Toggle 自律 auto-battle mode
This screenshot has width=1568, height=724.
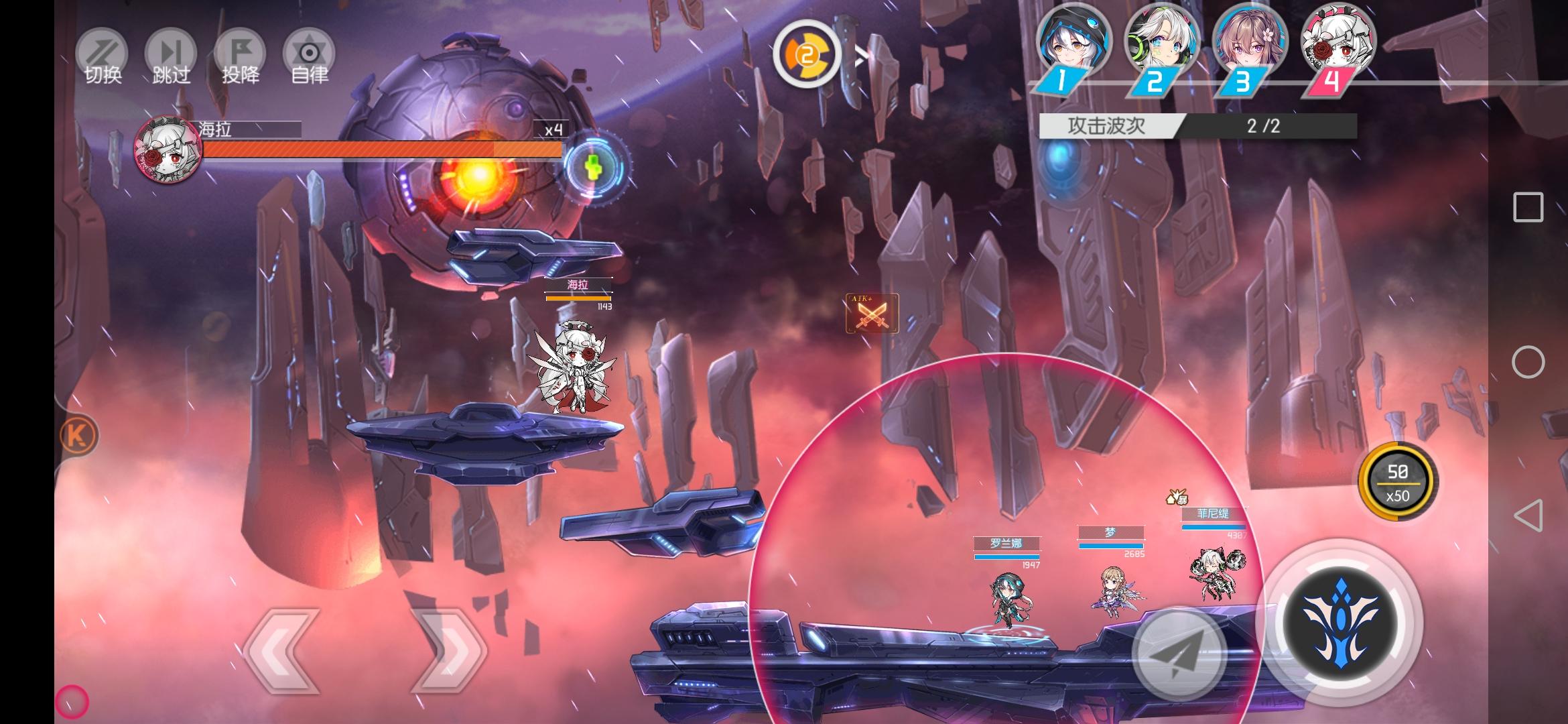point(309,58)
